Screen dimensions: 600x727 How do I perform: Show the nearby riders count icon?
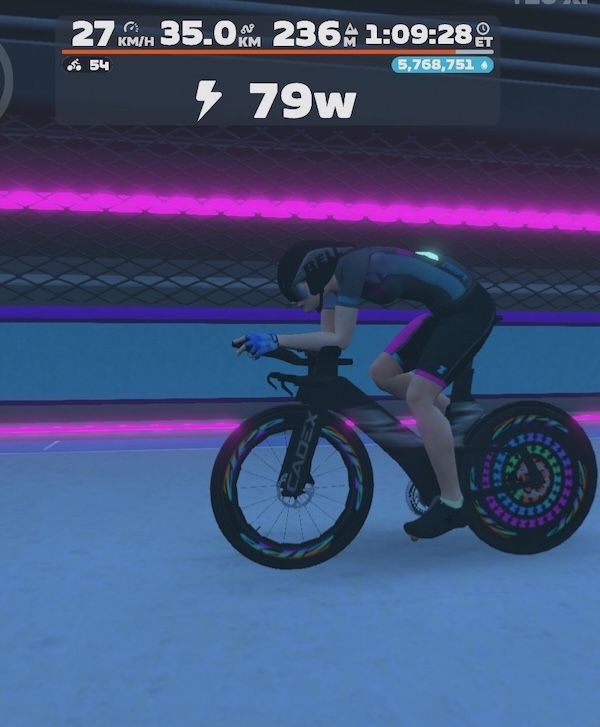coord(74,65)
